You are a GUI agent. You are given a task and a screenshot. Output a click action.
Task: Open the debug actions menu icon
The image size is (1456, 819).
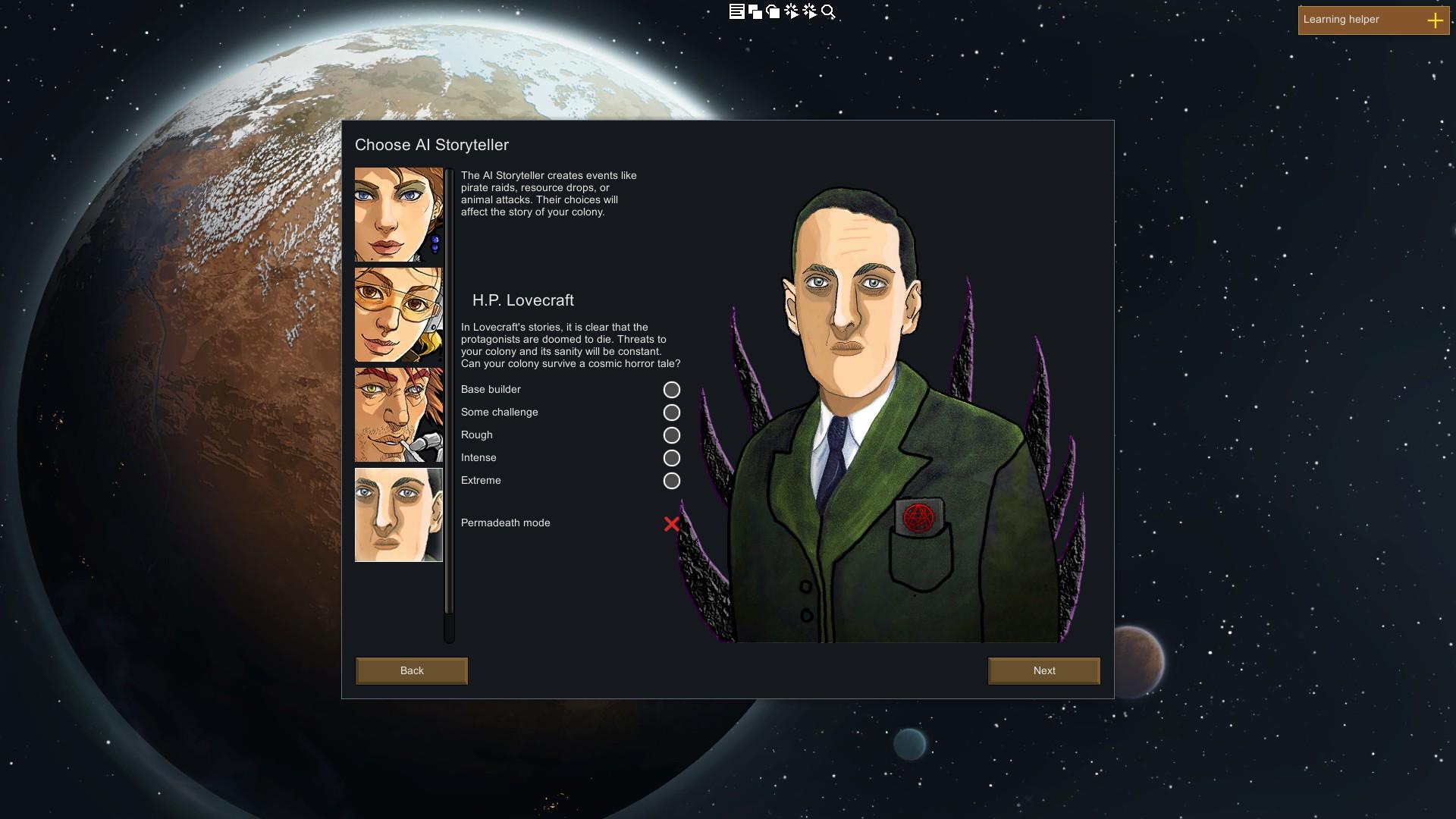[790, 11]
